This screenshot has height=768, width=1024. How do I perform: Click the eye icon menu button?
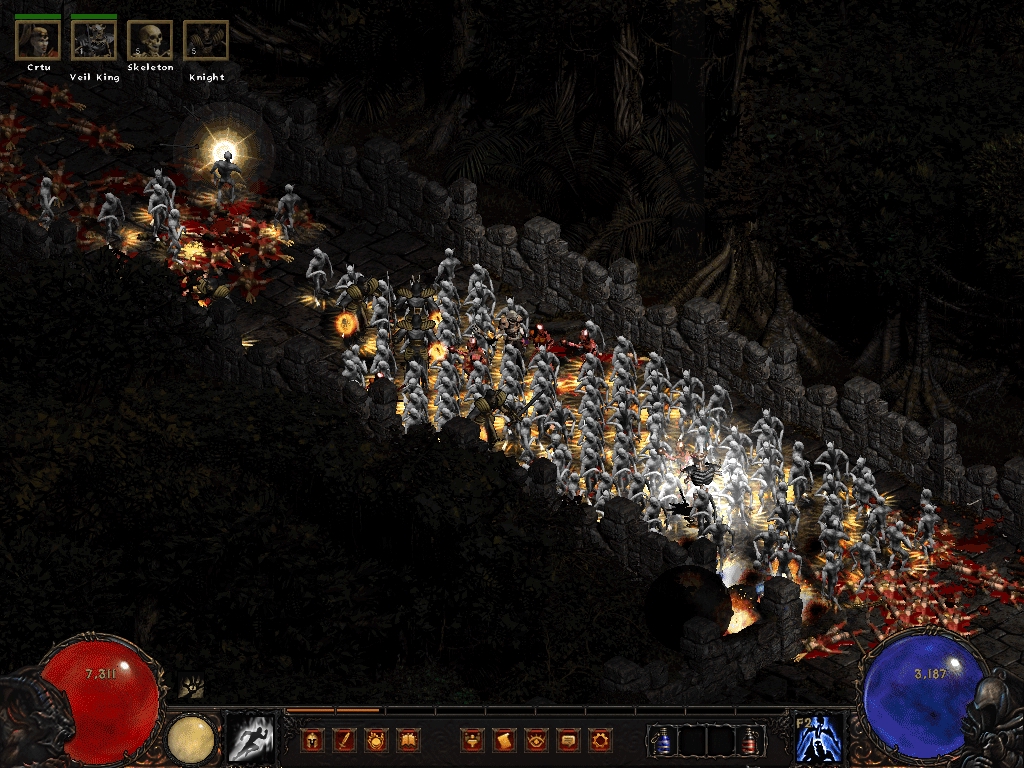coord(536,740)
